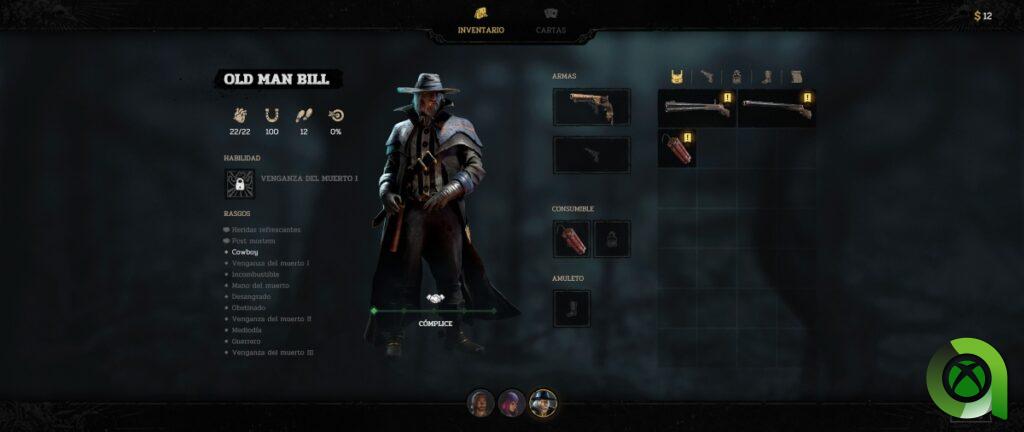Click the locked consumable slot
This screenshot has width=1024, height=432.
coord(612,239)
